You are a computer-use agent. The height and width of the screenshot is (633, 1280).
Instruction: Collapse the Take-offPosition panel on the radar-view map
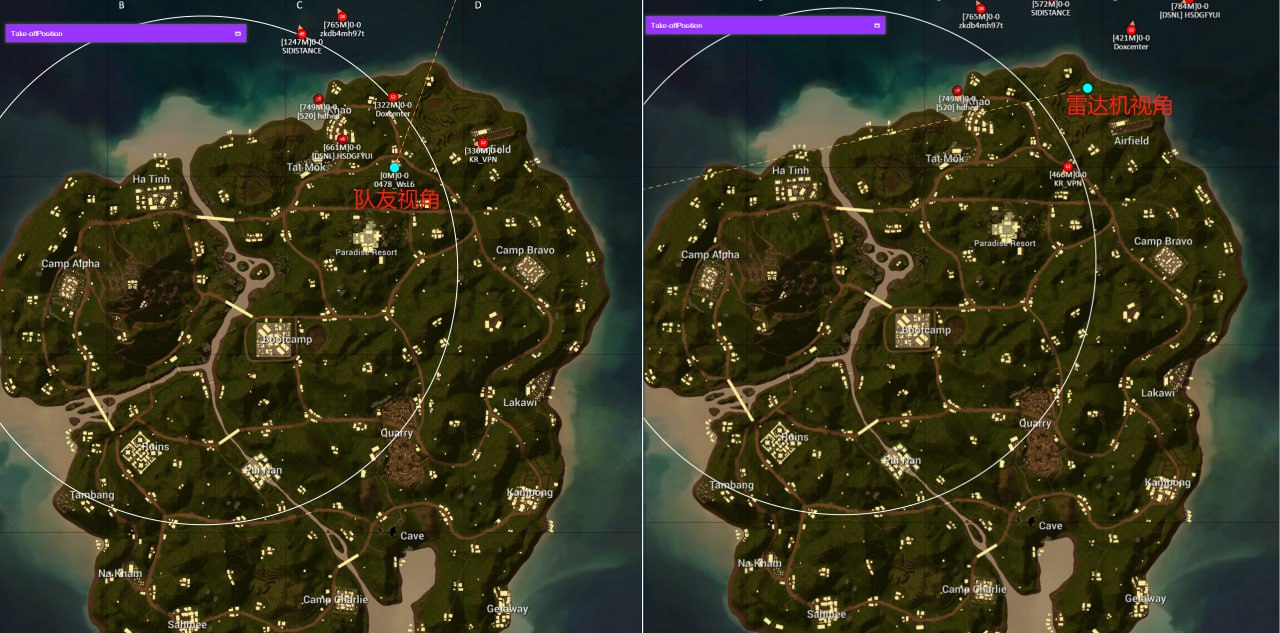tap(877, 25)
